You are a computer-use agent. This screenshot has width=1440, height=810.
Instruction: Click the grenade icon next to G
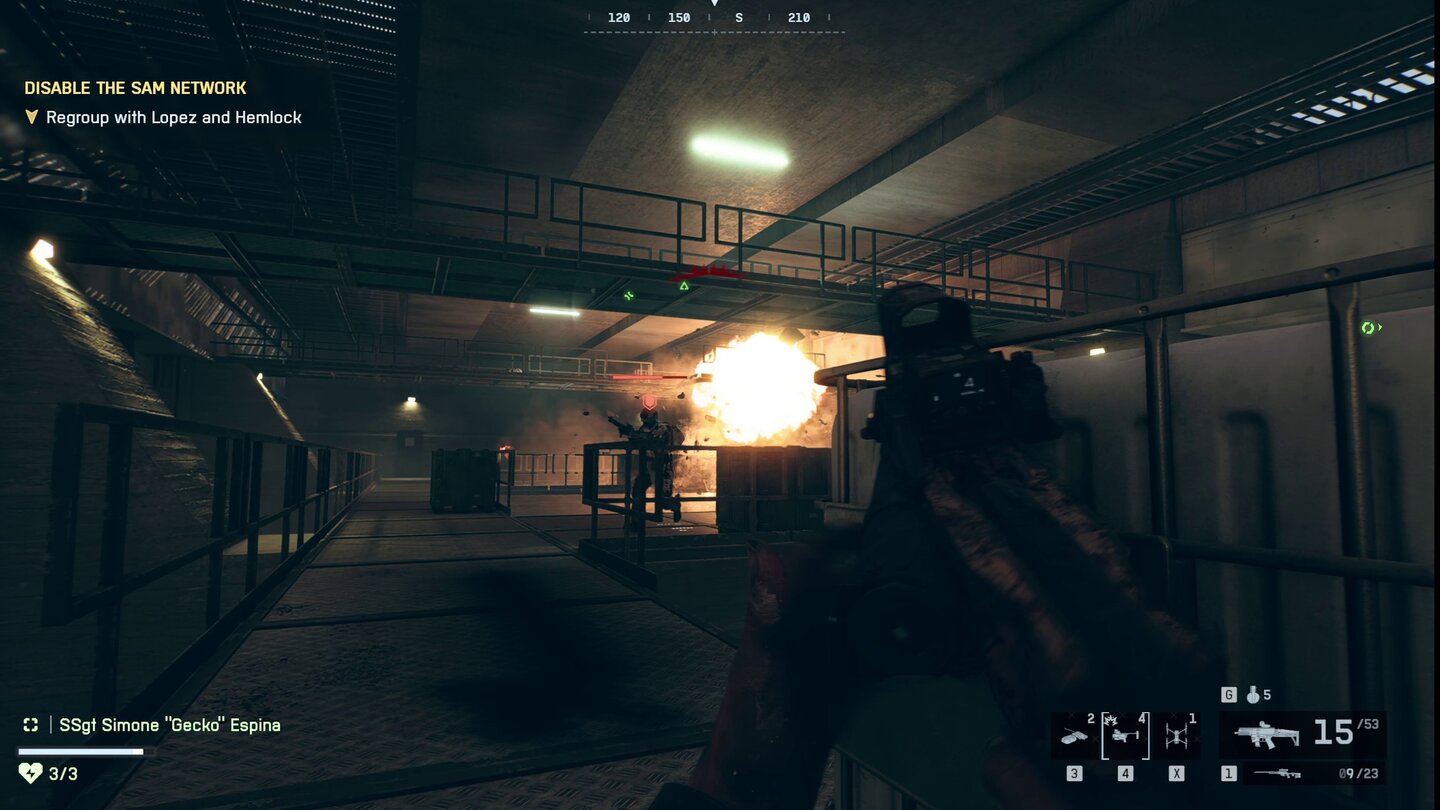tap(1252, 694)
